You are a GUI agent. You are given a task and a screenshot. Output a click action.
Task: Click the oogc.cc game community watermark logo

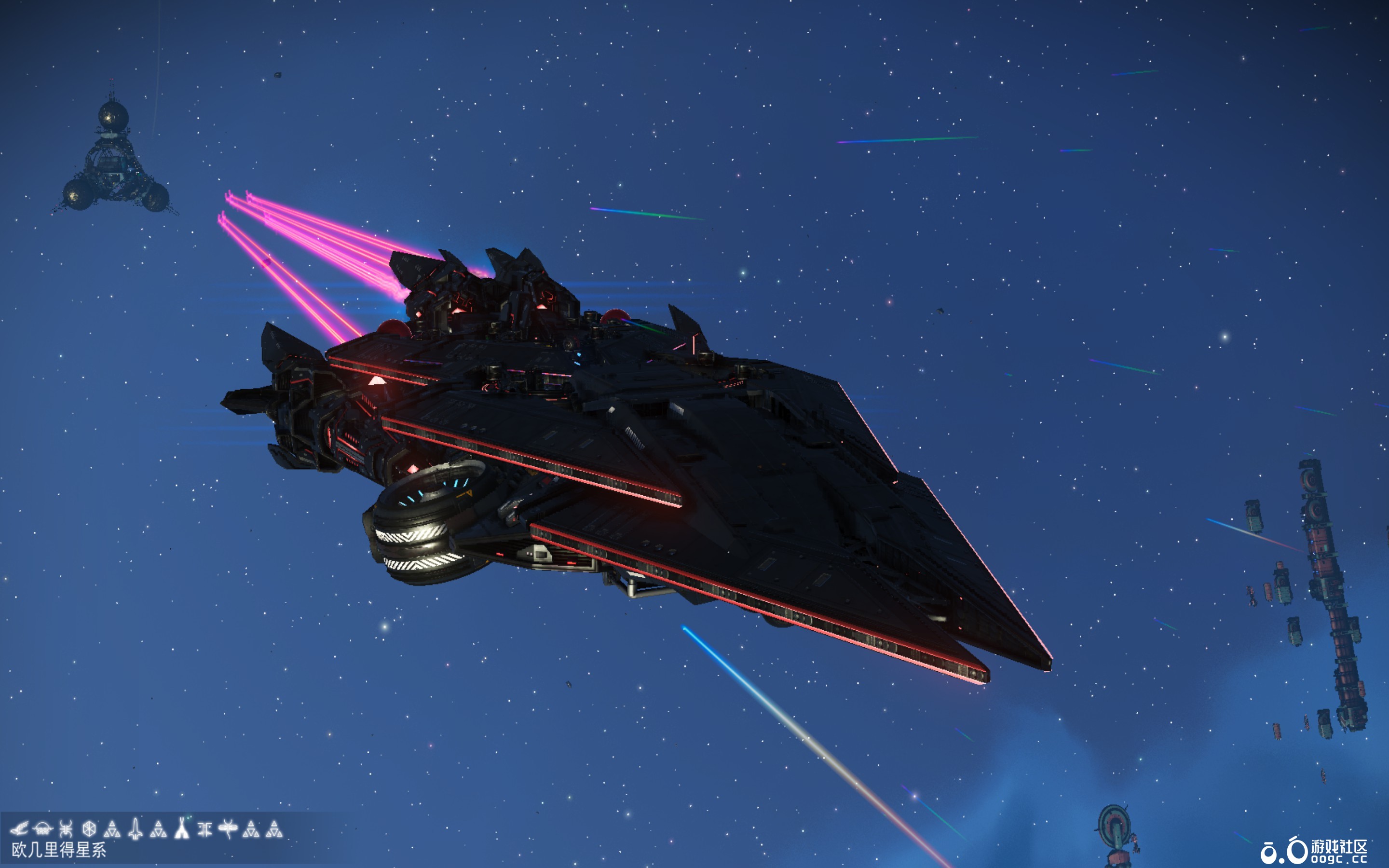[1313, 850]
